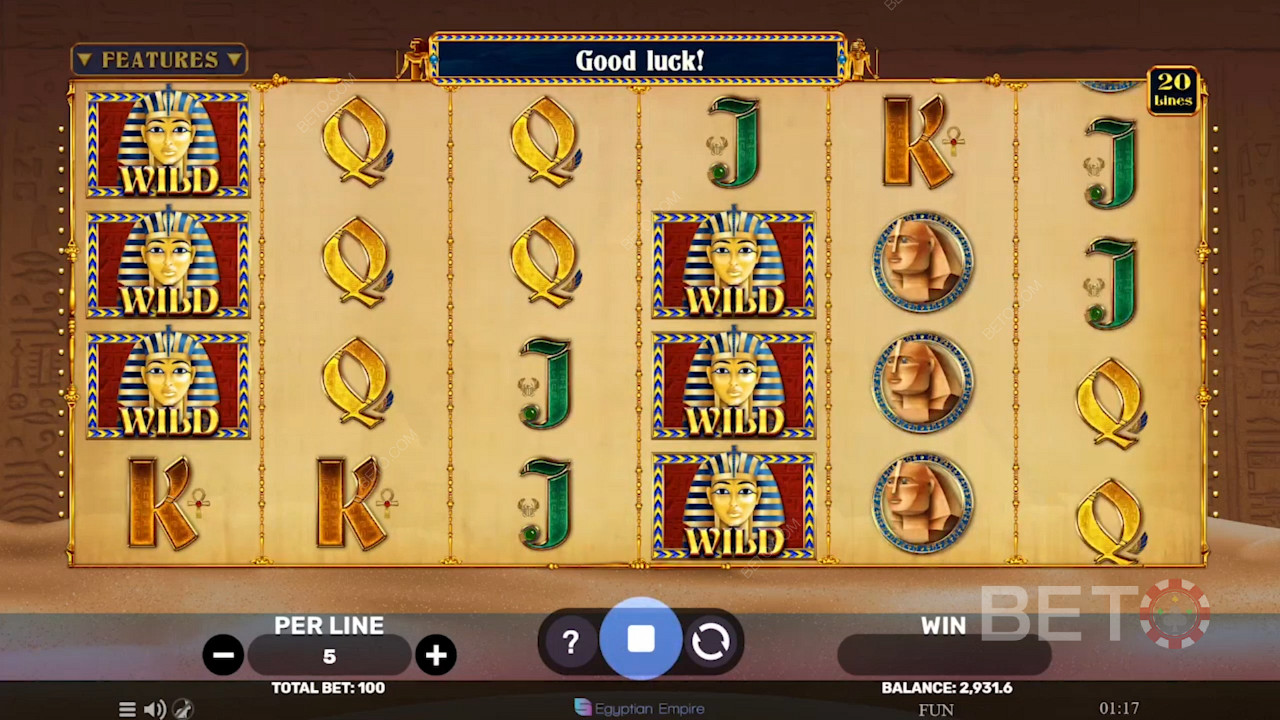Open the help question mark button
The height and width of the screenshot is (720, 1280).
point(571,642)
